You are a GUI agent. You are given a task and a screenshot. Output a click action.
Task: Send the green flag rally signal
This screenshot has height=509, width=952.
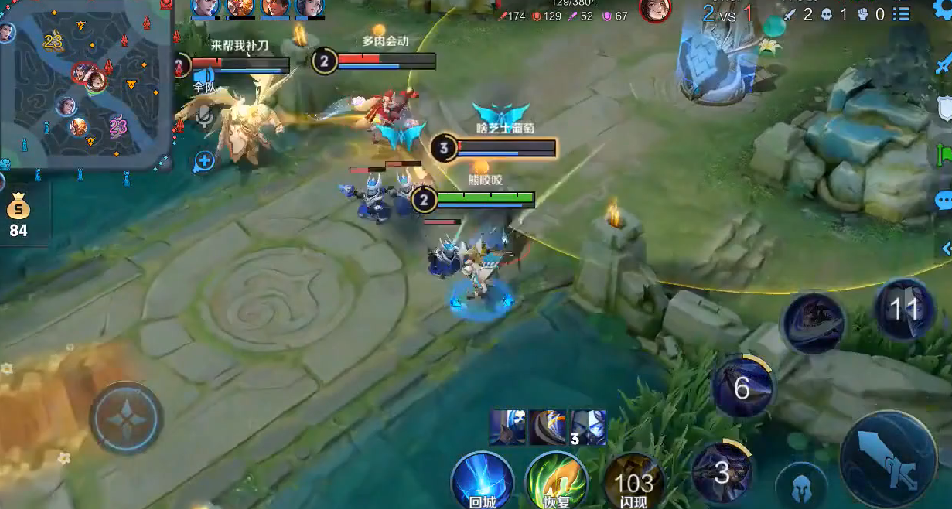coord(943,155)
